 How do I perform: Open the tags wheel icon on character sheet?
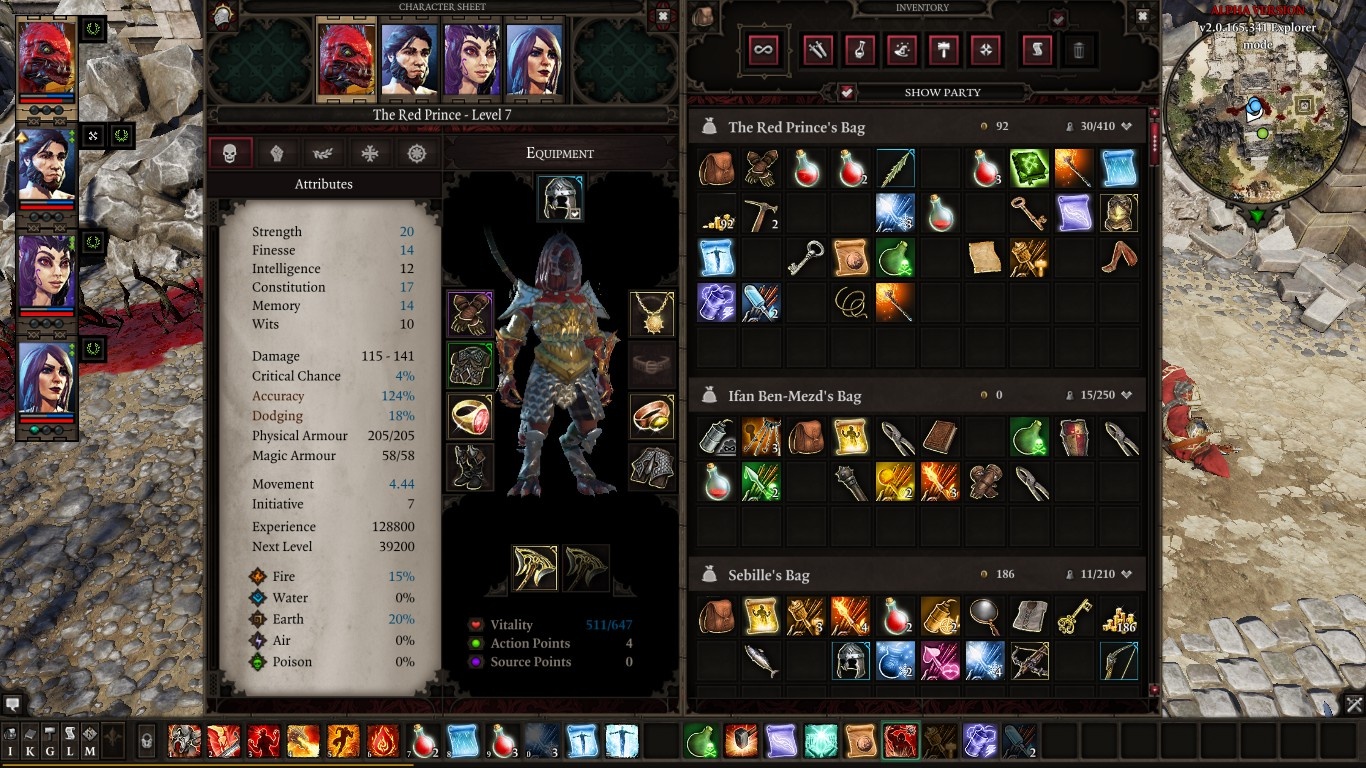pyautogui.click(x=416, y=152)
